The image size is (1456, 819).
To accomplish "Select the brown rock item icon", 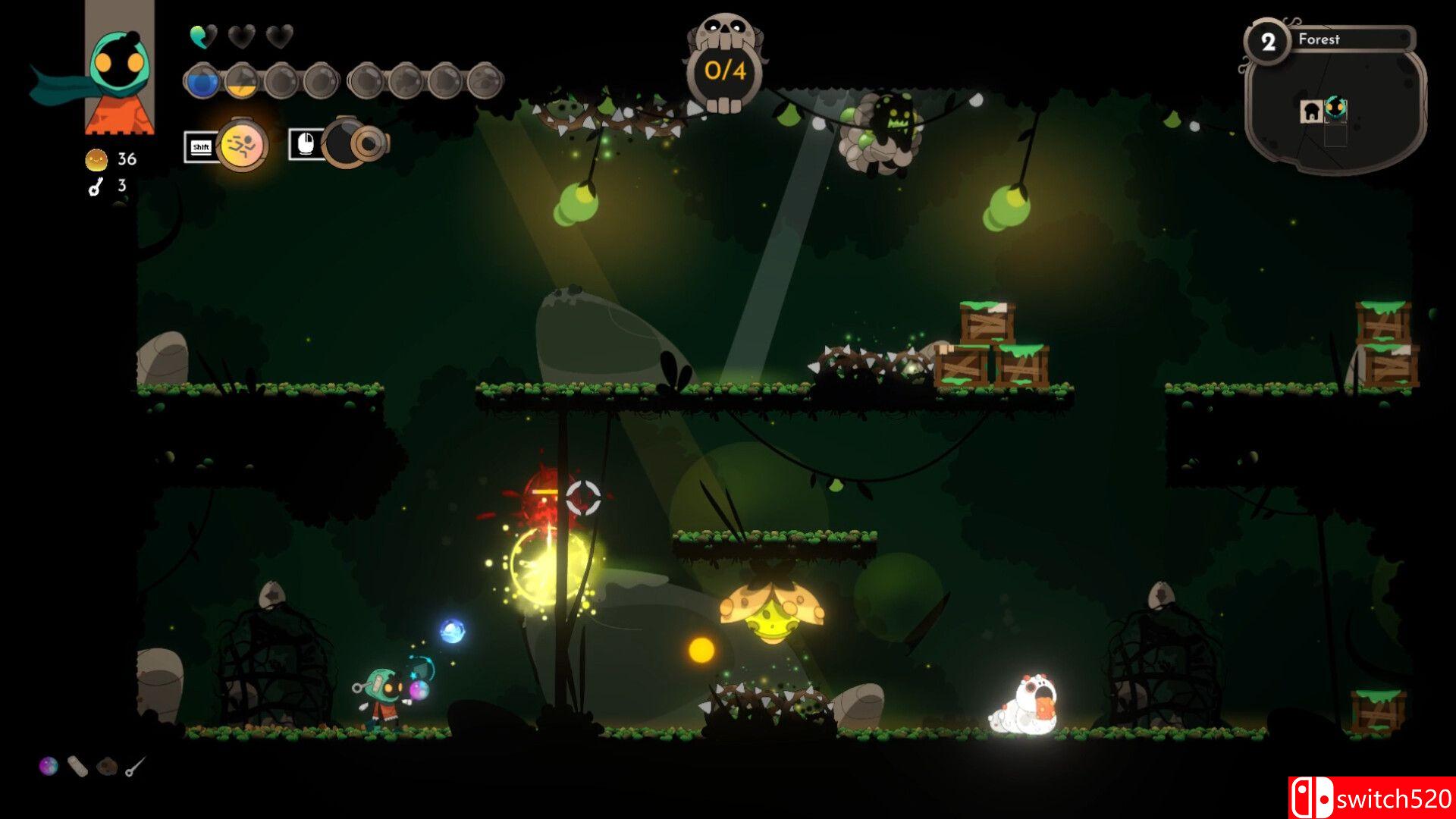I will click(107, 767).
